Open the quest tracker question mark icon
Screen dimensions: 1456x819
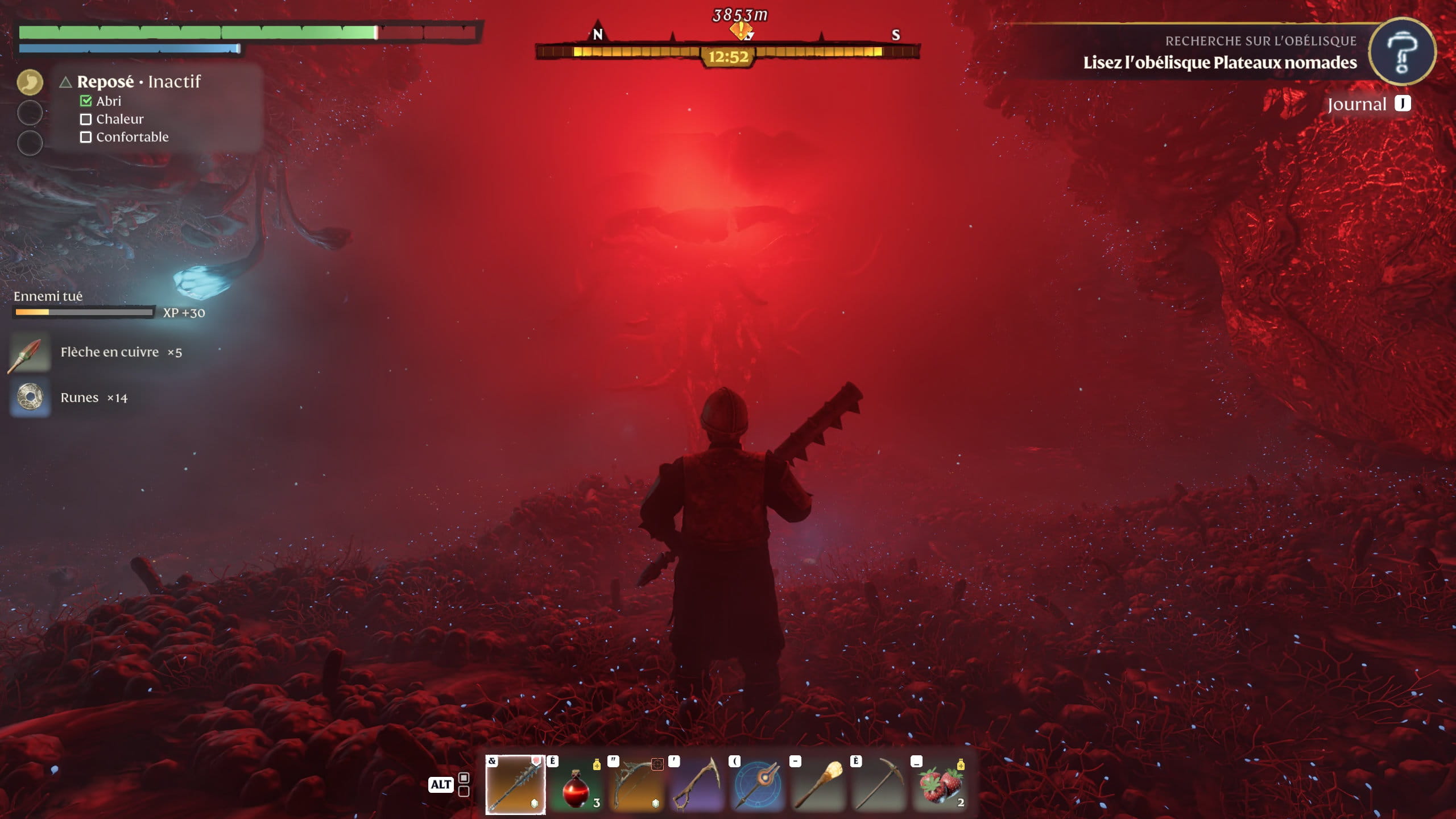(1401, 52)
